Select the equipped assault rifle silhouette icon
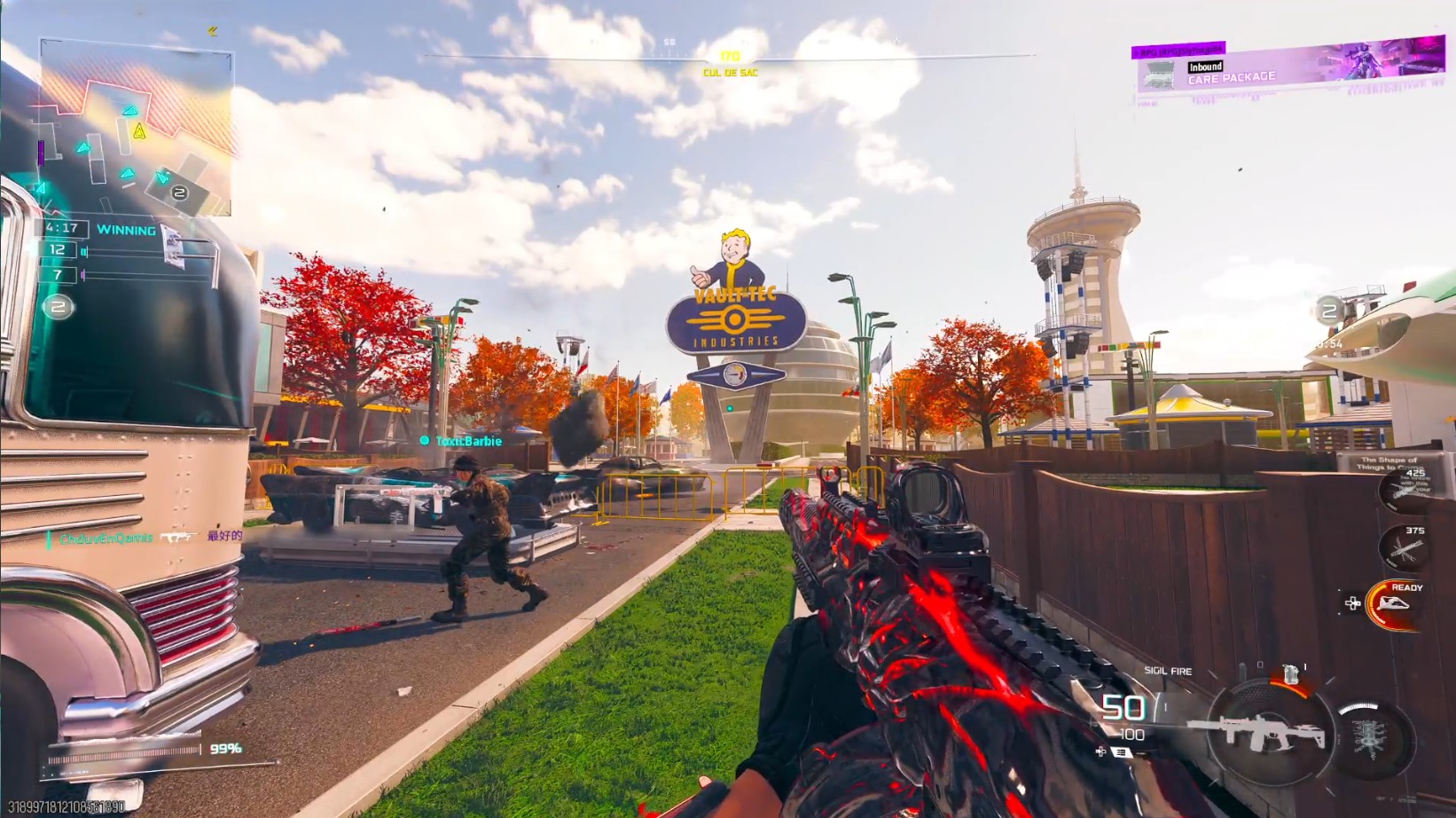Viewport: 1456px width, 818px height. click(1260, 734)
